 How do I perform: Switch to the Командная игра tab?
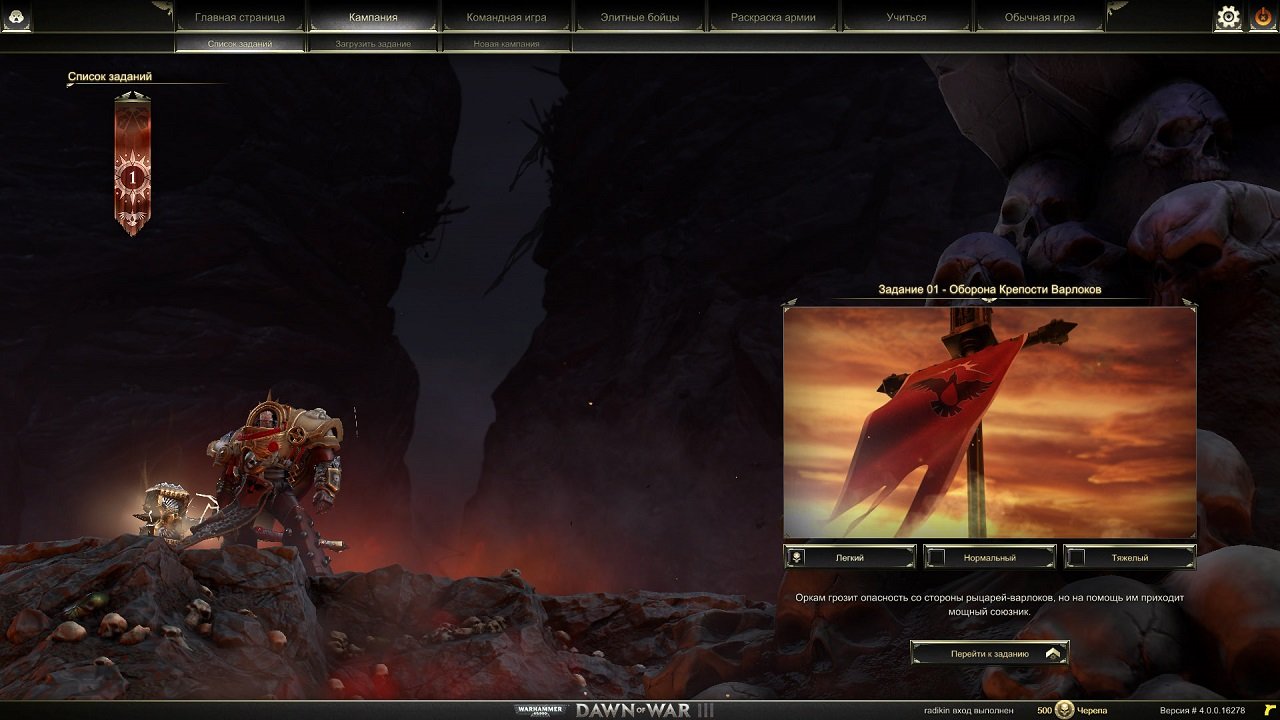505,16
